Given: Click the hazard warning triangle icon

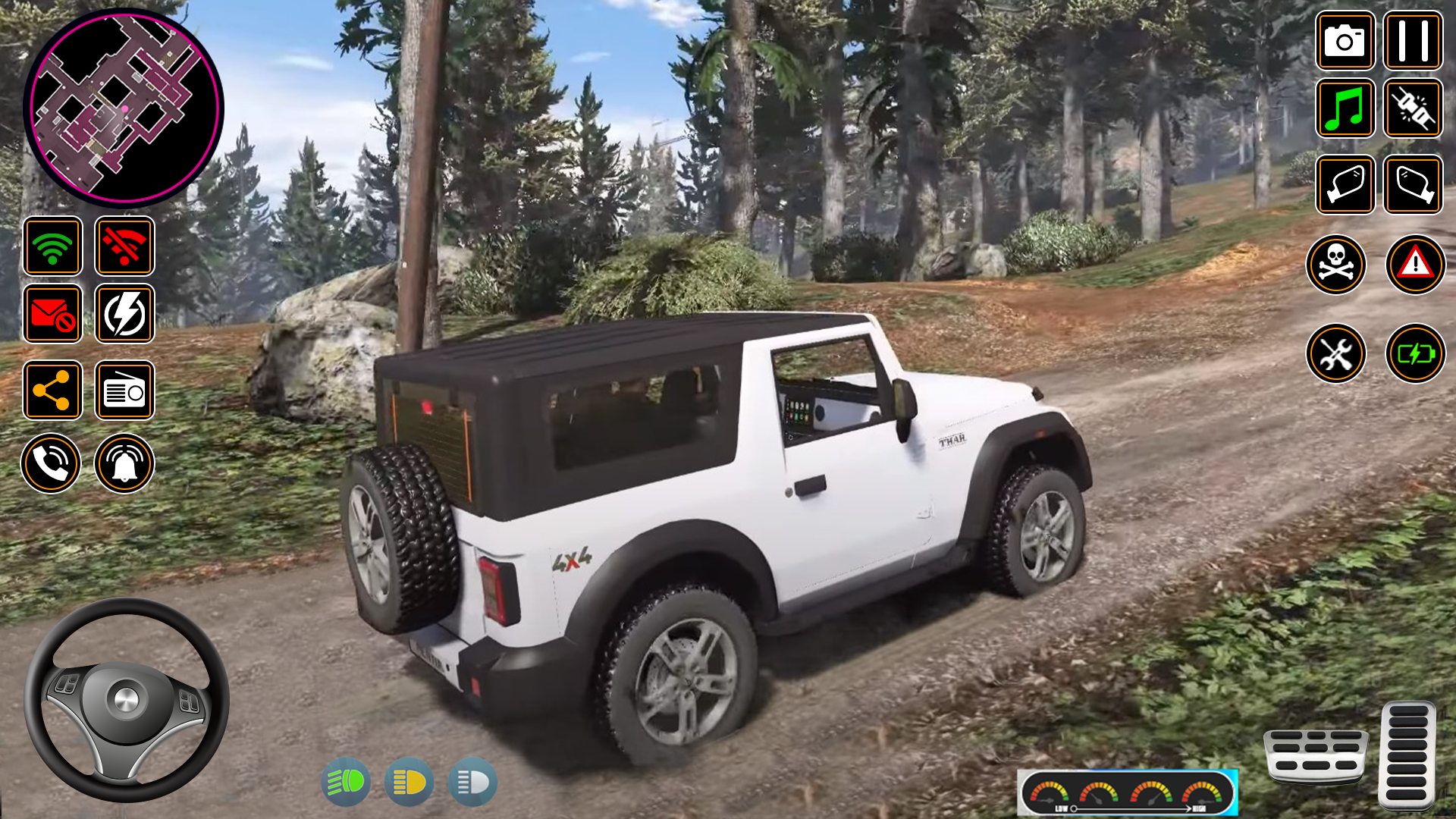Looking at the screenshot, I should (1415, 264).
